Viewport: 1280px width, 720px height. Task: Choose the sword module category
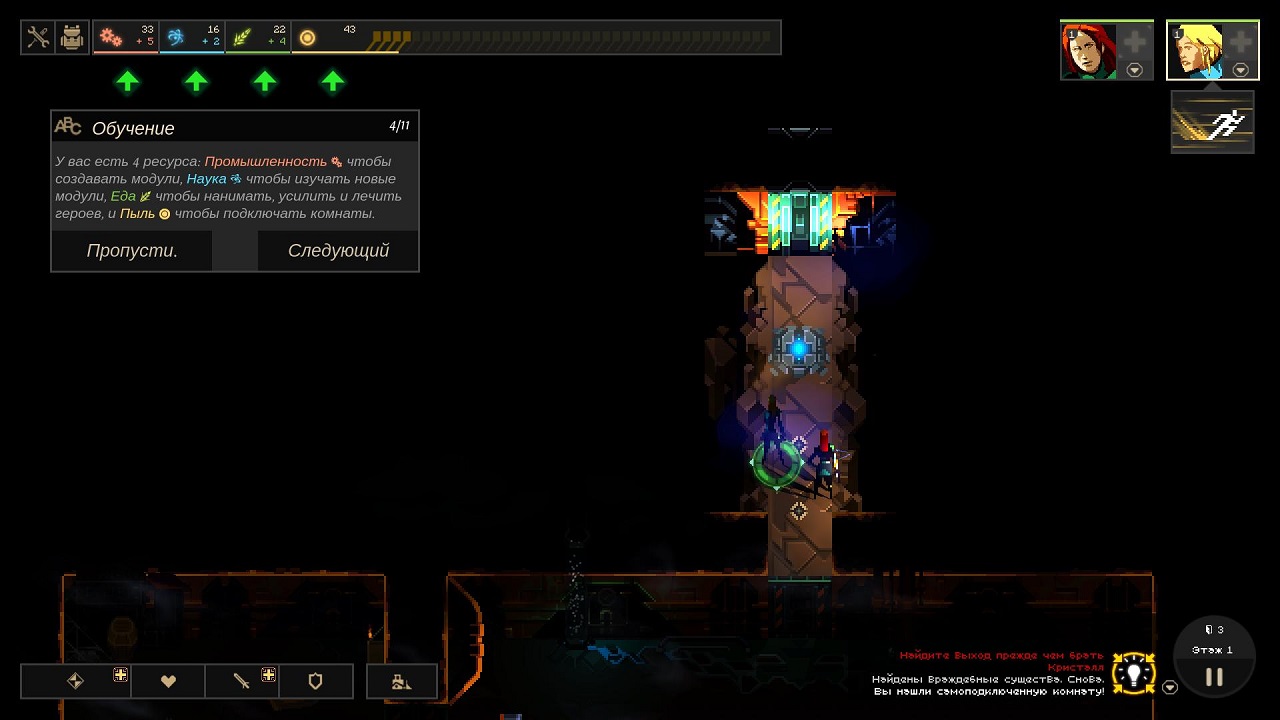[241, 681]
